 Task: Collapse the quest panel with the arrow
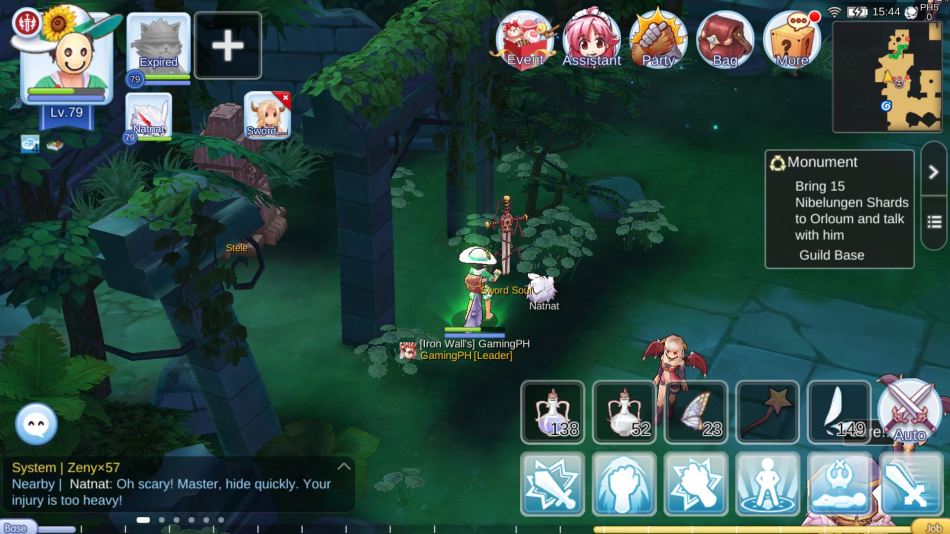click(x=934, y=172)
